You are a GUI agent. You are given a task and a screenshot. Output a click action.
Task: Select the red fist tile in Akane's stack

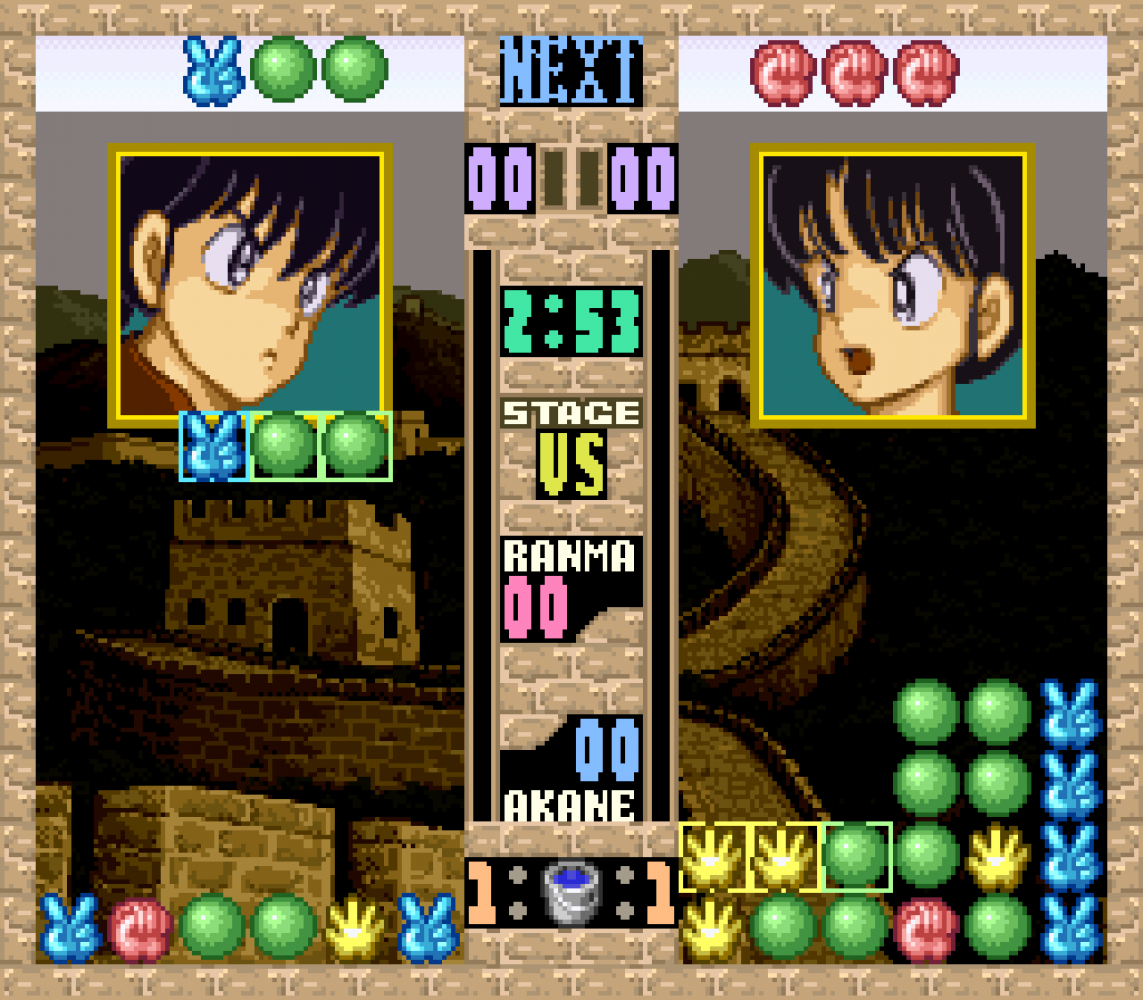926,928
